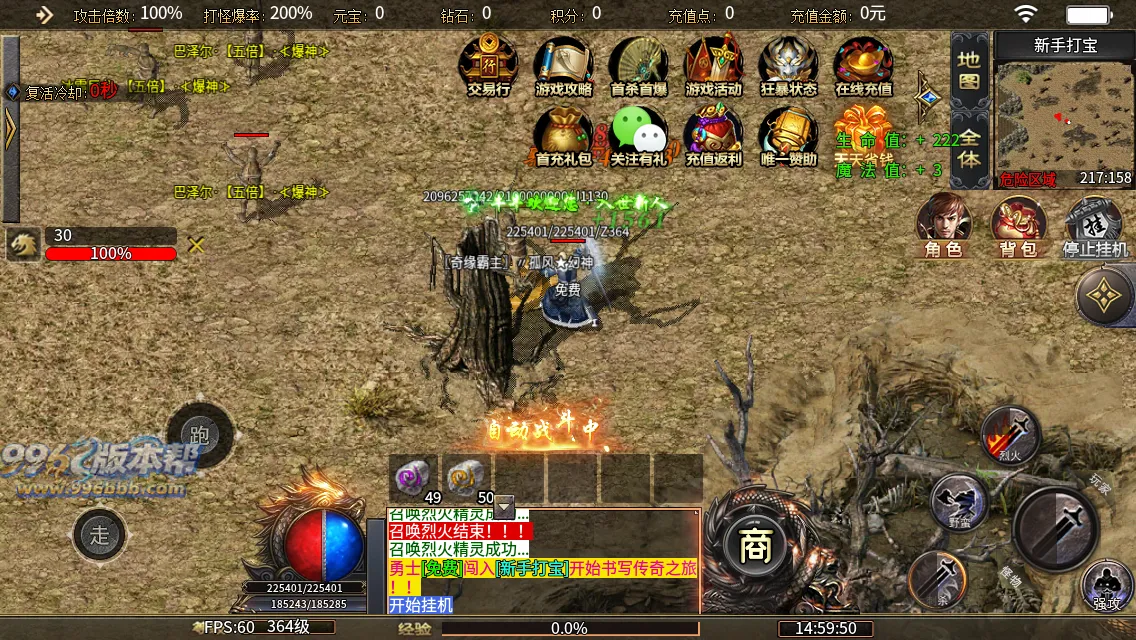Activate the 狂暴状态 berserk status icon
The height and width of the screenshot is (640, 1136).
coord(788,65)
